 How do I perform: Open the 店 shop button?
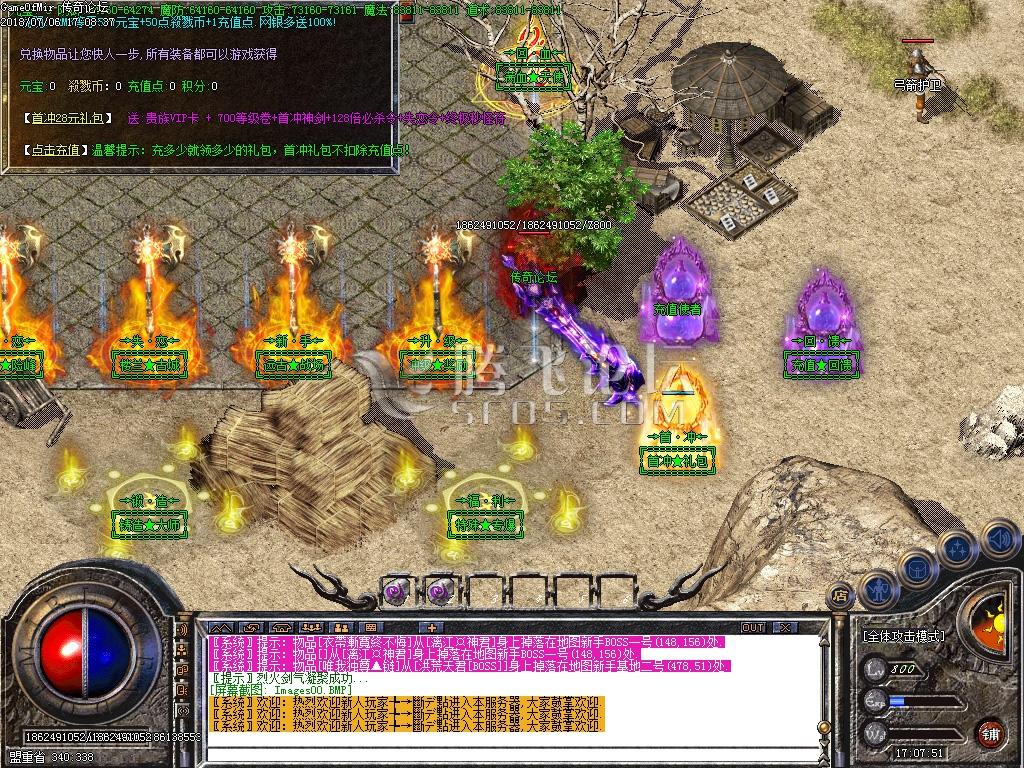tap(840, 595)
